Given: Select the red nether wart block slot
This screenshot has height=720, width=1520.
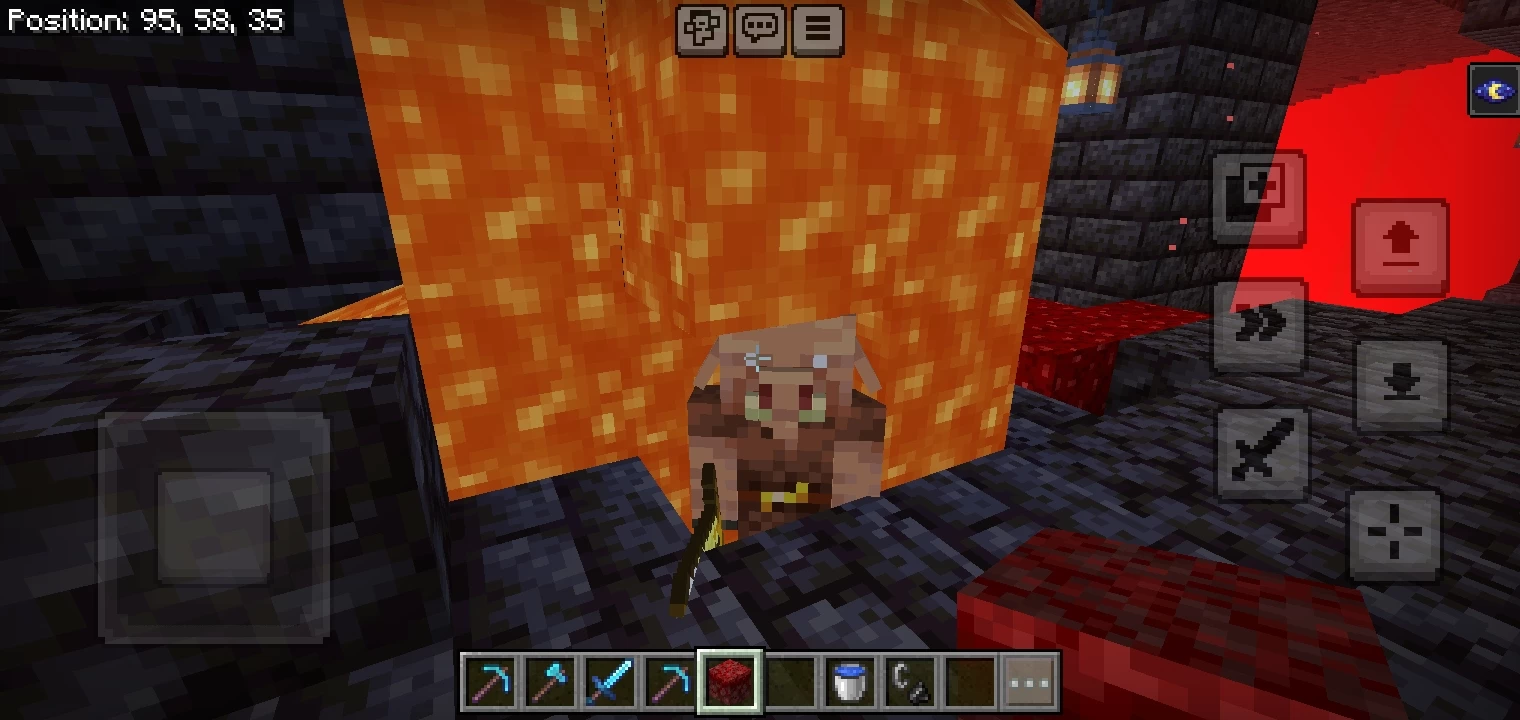Looking at the screenshot, I should (731, 683).
